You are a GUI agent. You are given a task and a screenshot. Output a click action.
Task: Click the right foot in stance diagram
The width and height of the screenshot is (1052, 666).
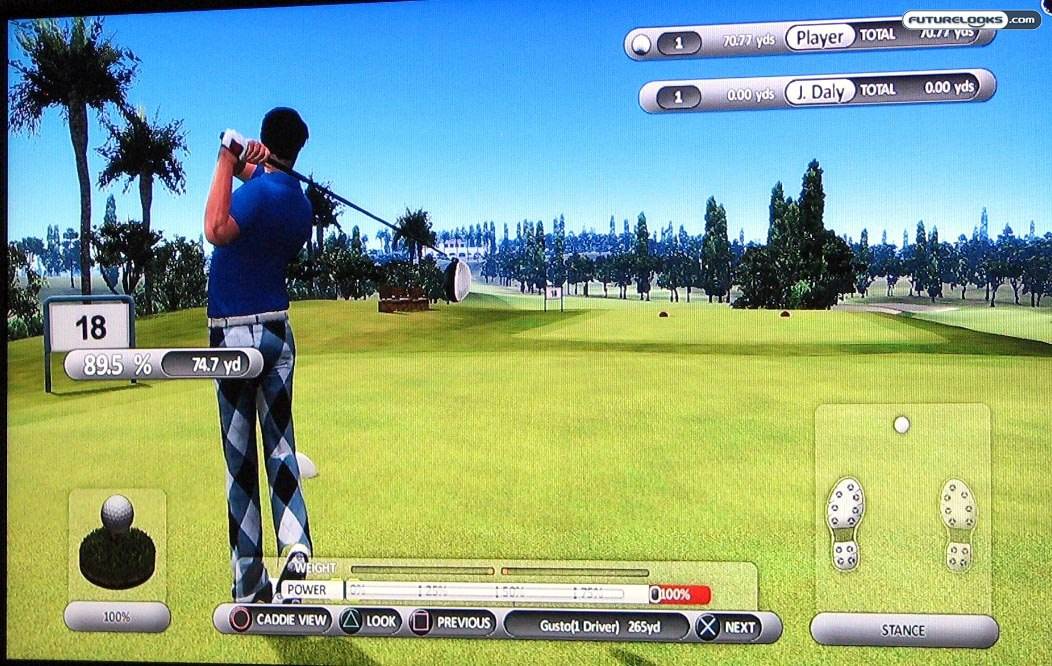tap(958, 522)
